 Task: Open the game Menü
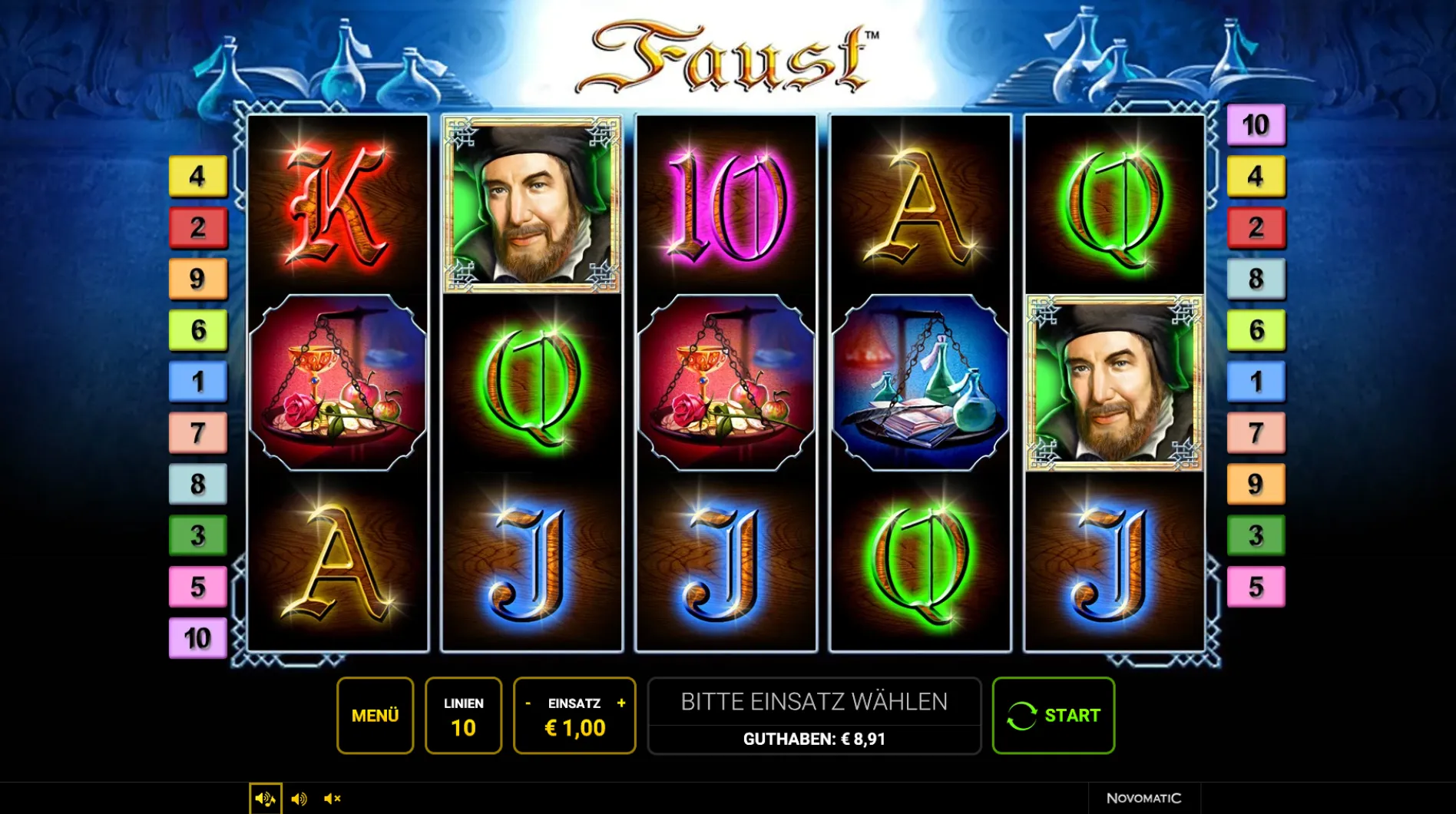click(x=376, y=715)
